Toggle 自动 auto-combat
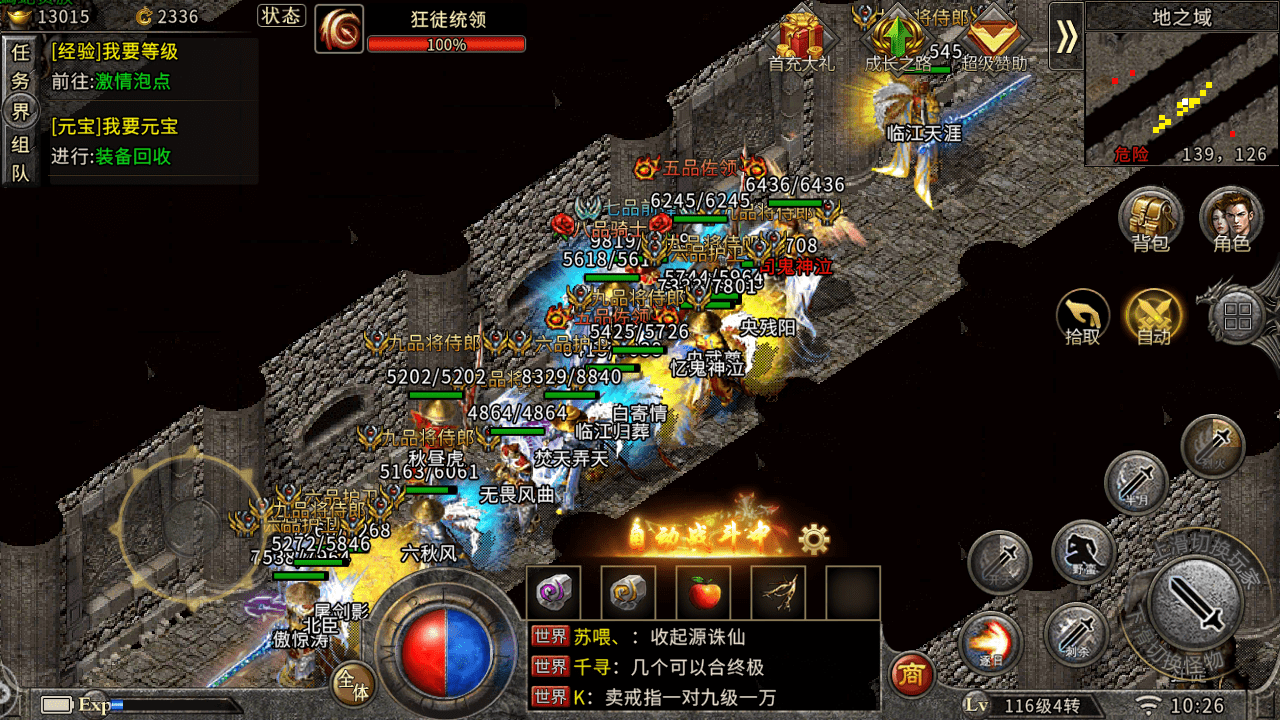The width and height of the screenshot is (1280, 720). [x=1153, y=318]
